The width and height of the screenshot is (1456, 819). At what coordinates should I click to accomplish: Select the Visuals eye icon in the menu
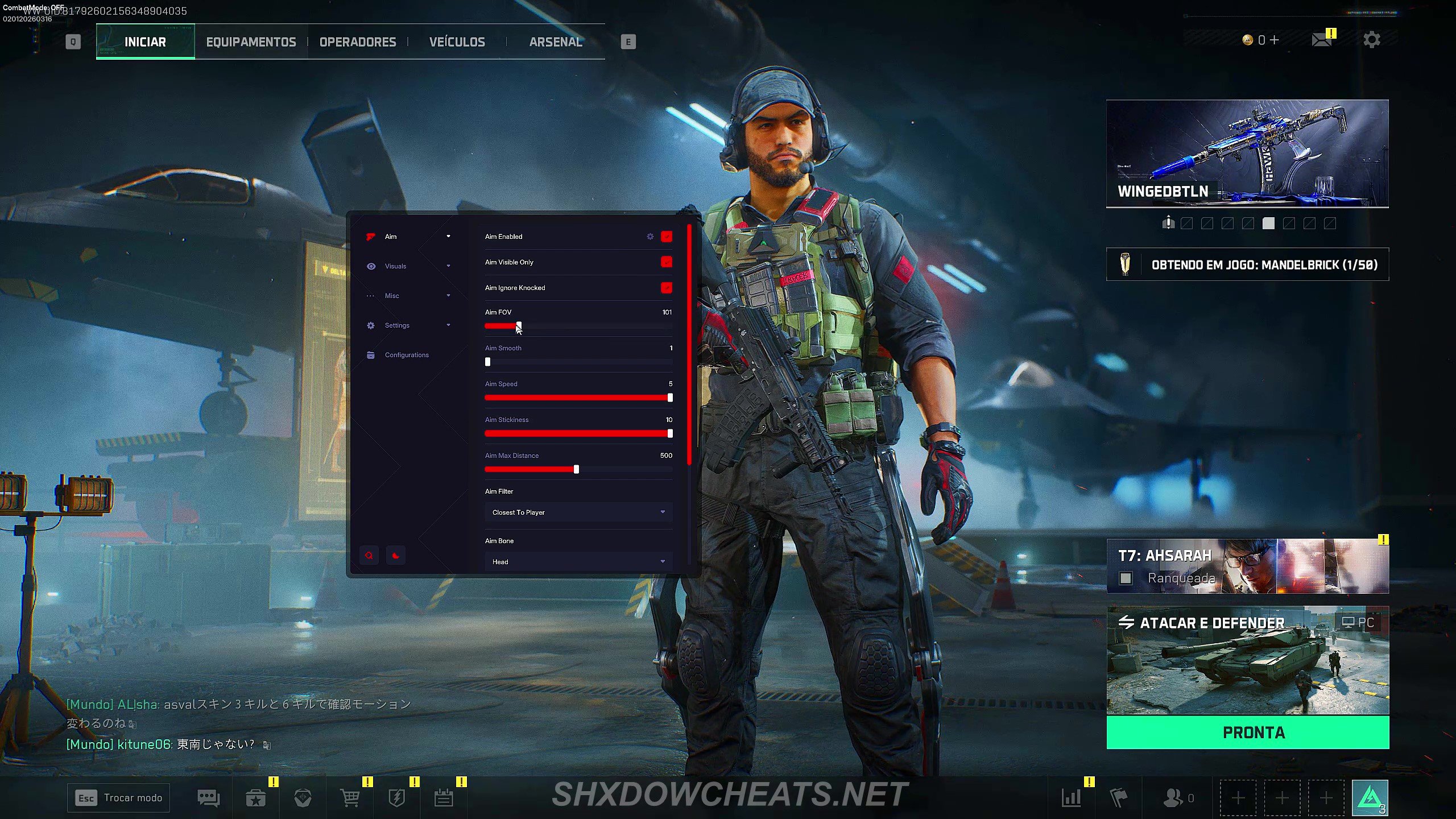pyautogui.click(x=371, y=266)
